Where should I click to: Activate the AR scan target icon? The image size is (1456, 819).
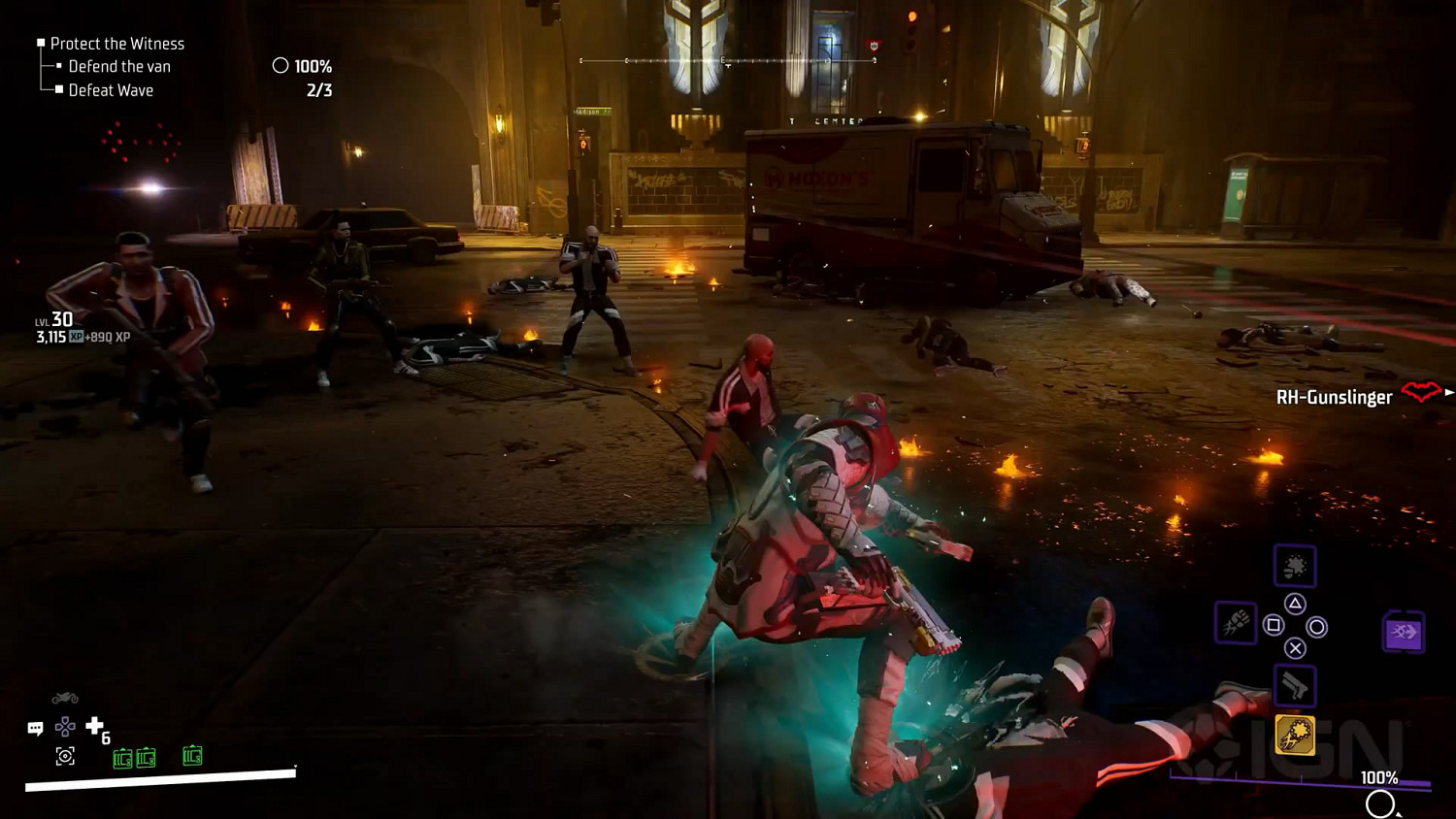[x=65, y=756]
